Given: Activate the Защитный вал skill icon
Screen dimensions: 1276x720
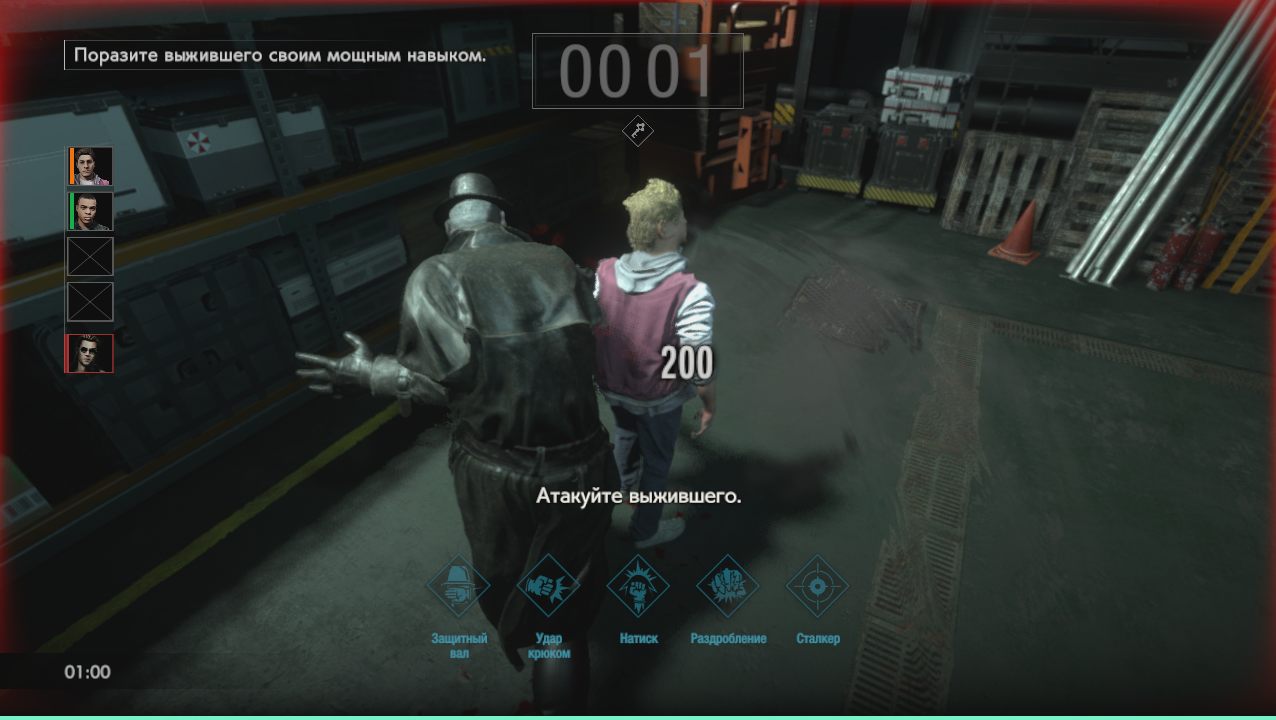Looking at the screenshot, I should (x=458, y=587).
